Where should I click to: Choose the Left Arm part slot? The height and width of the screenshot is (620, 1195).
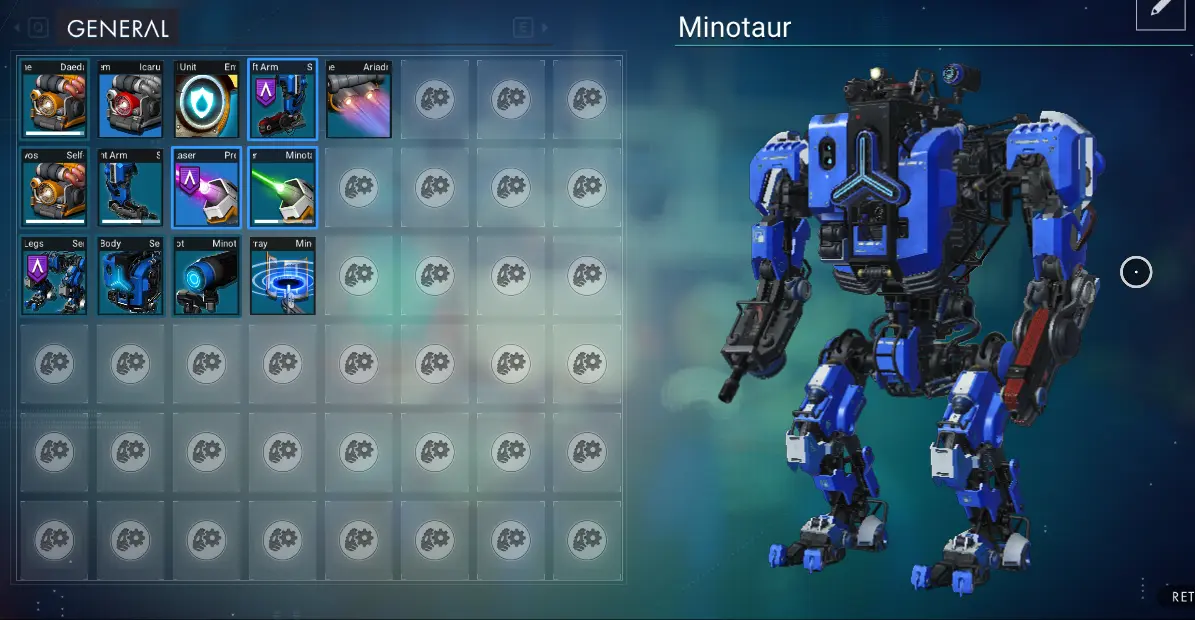(283, 99)
